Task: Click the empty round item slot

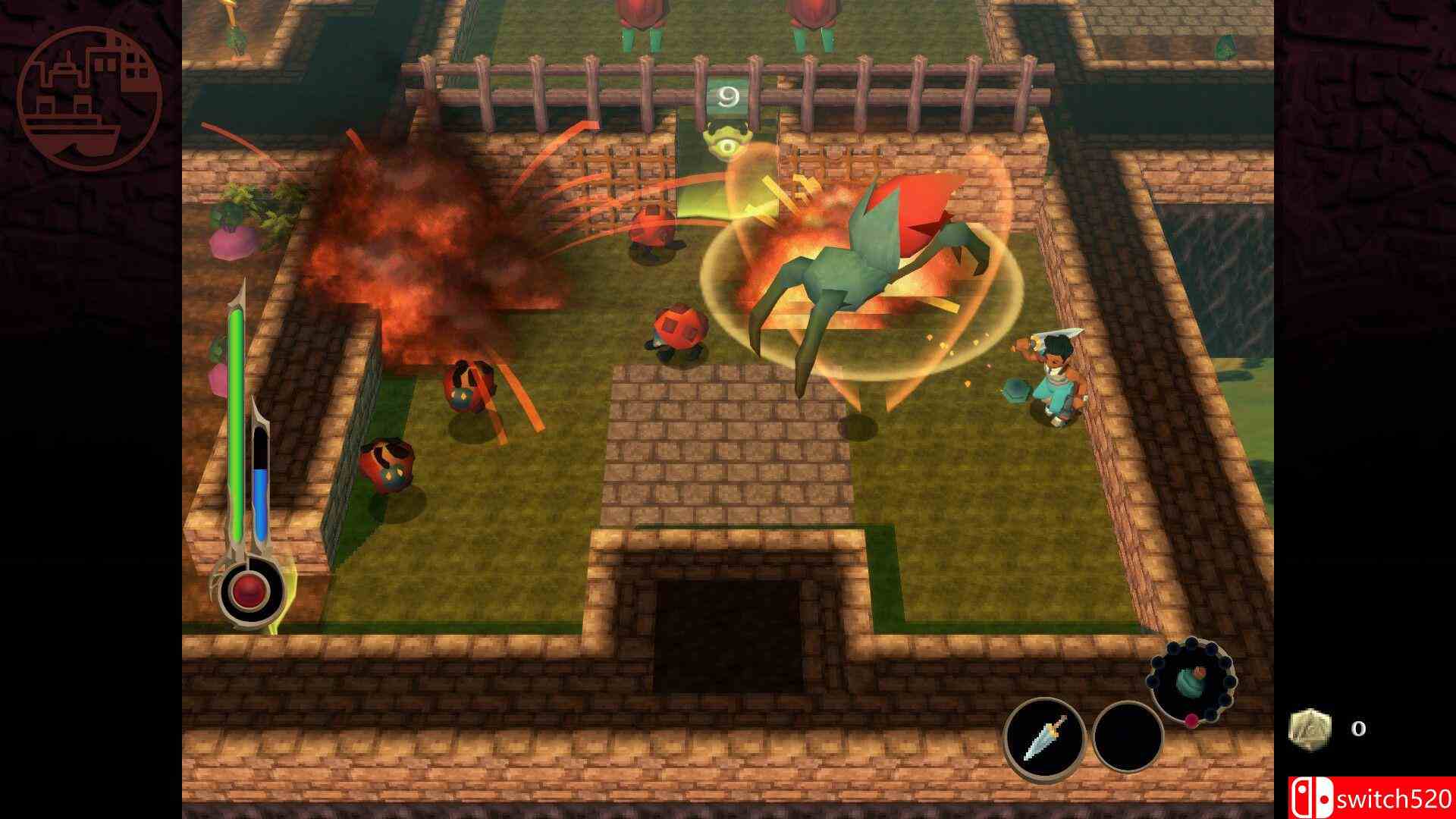Action: 1128,737
